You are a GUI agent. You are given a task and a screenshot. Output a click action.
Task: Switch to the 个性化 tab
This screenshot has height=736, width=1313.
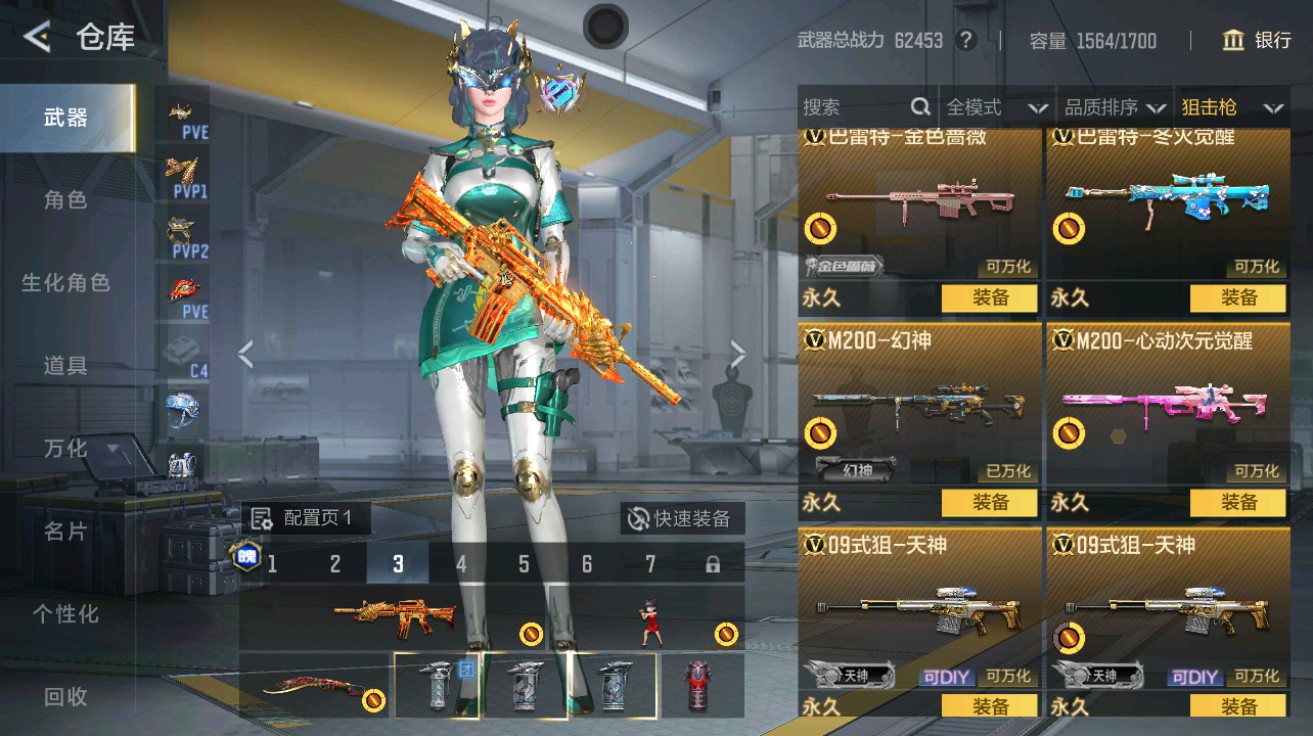66,614
